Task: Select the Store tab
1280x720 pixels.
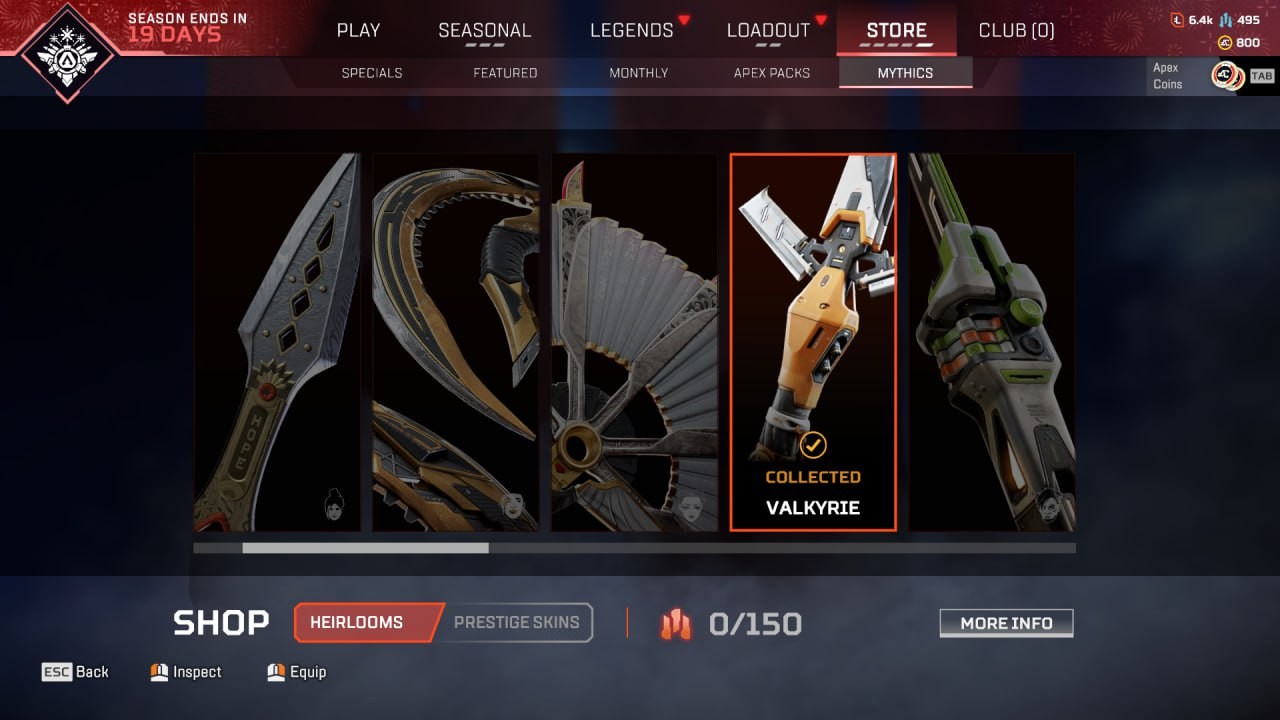Action: click(x=896, y=30)
